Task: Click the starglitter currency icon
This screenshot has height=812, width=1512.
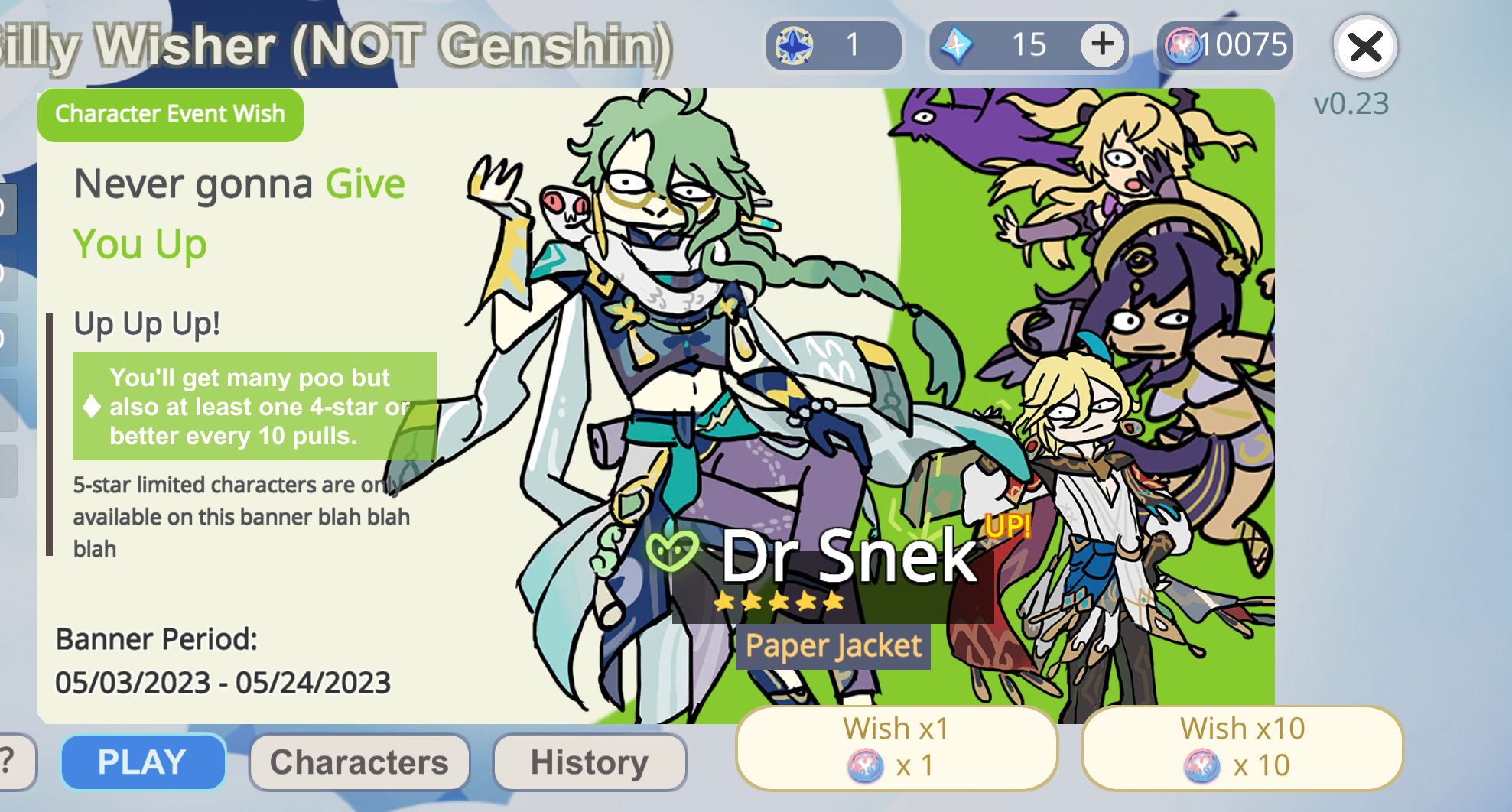Action: tap(793, 44)
